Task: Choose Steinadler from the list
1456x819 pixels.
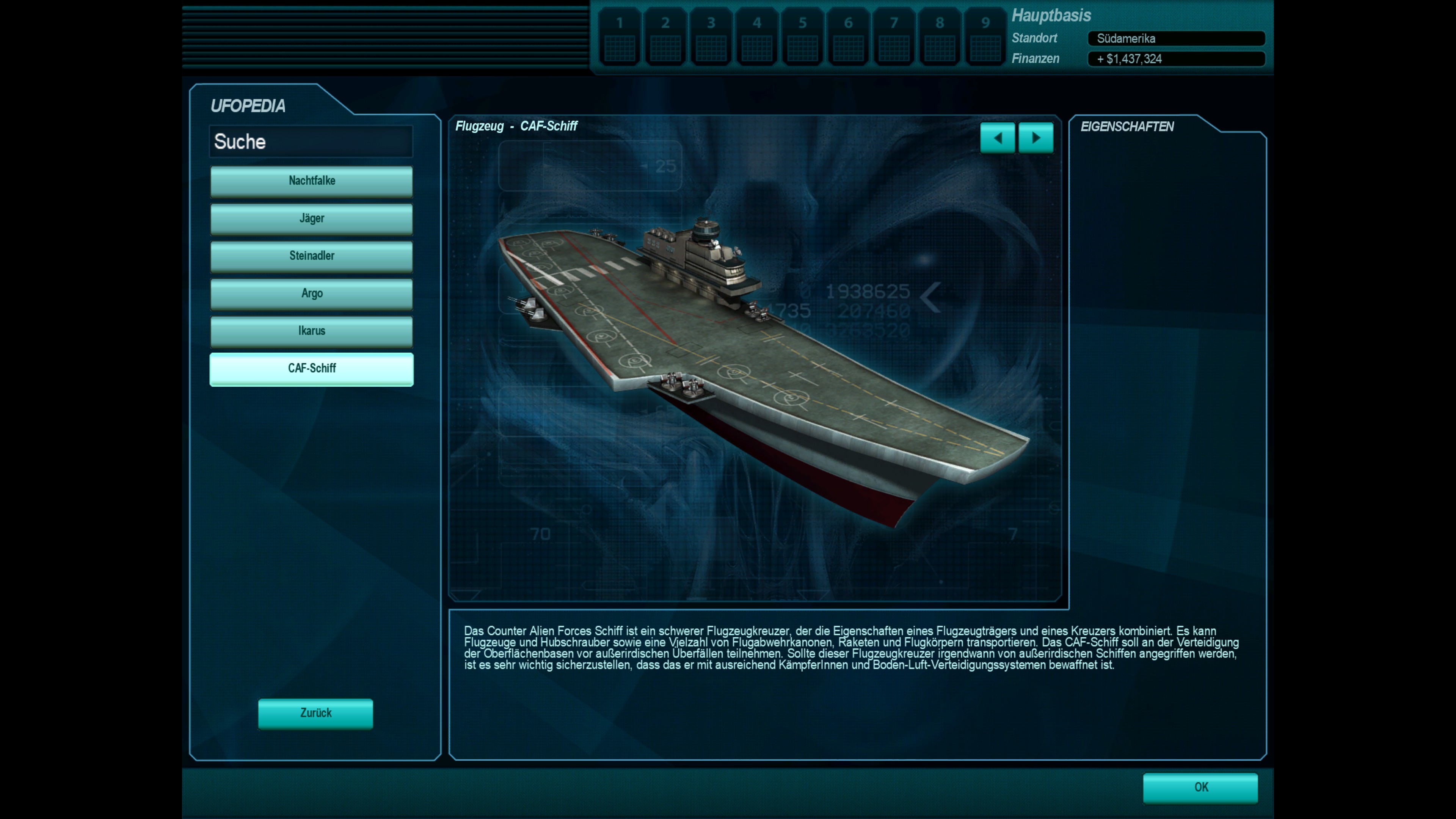Action: (x=311, y=256)
